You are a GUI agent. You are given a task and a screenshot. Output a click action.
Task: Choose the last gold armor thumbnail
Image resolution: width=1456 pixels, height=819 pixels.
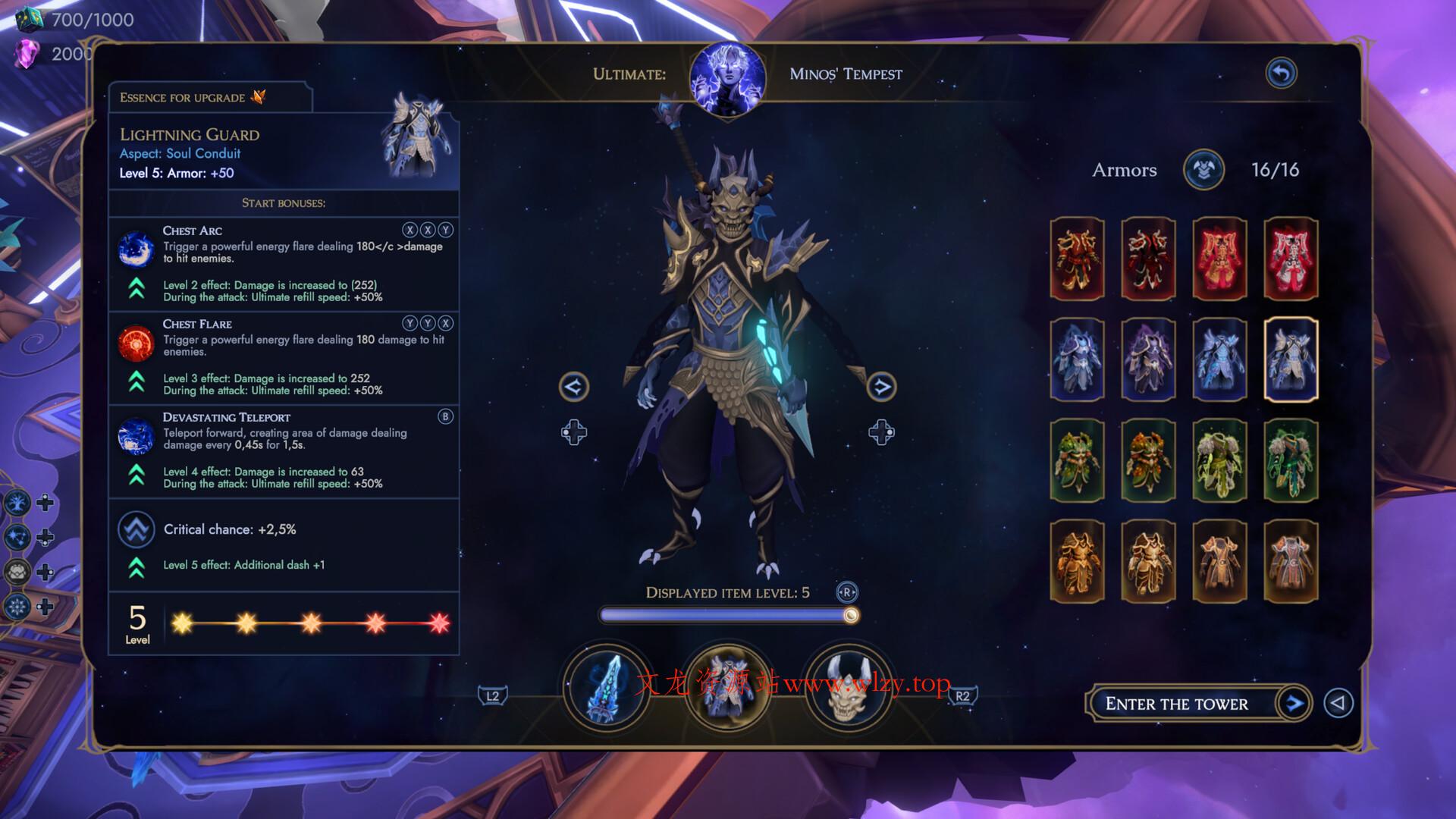pos(1291,561)
